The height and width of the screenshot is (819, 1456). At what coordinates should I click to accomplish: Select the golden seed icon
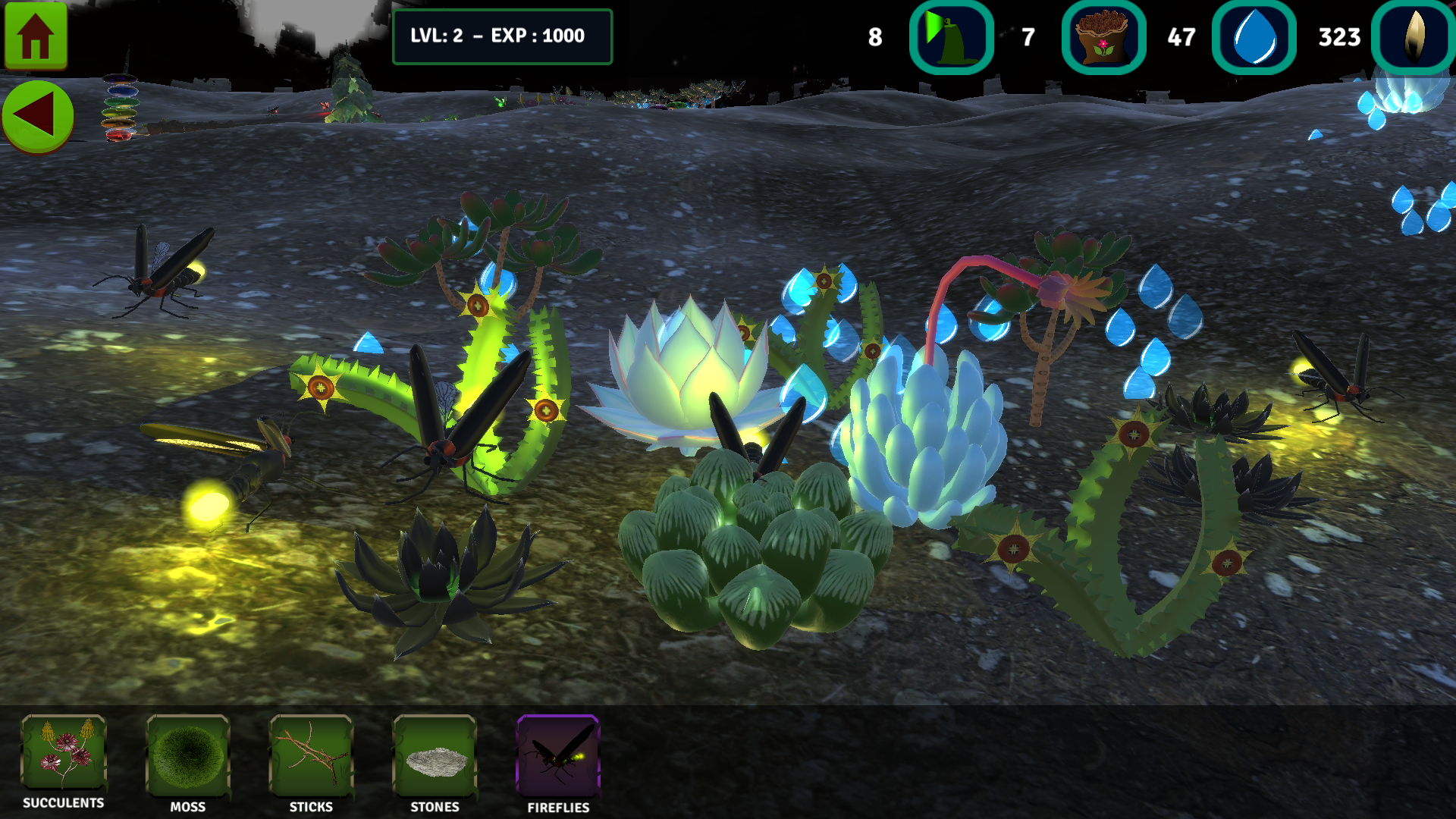click(x=1414, y=37)
